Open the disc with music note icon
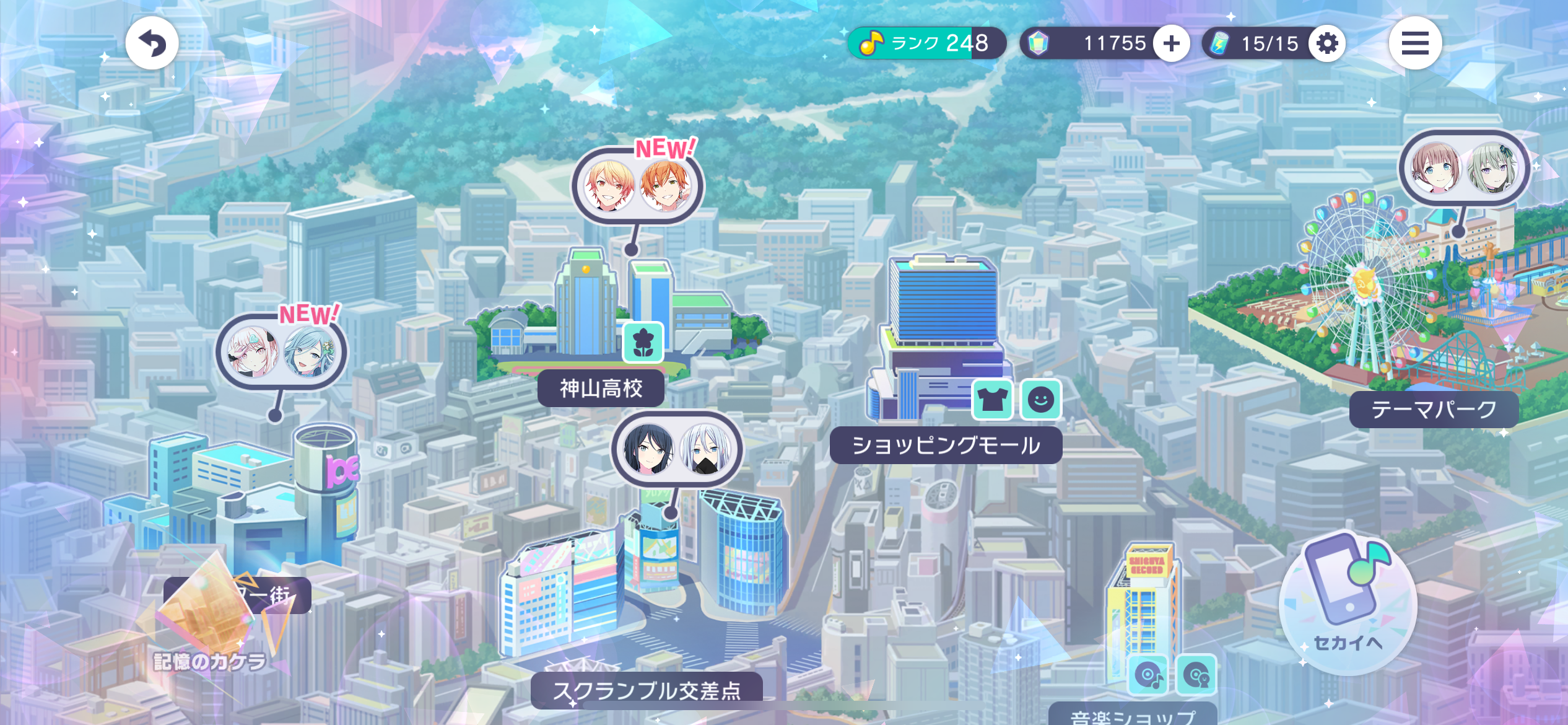 pos(1148,674)
